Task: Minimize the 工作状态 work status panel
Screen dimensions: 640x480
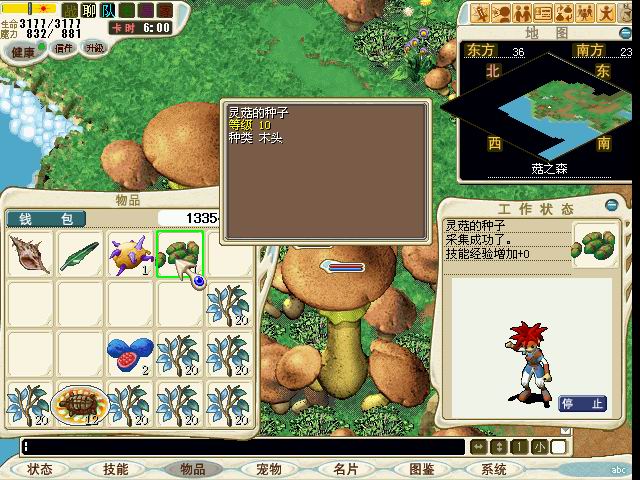Action: 613,206
